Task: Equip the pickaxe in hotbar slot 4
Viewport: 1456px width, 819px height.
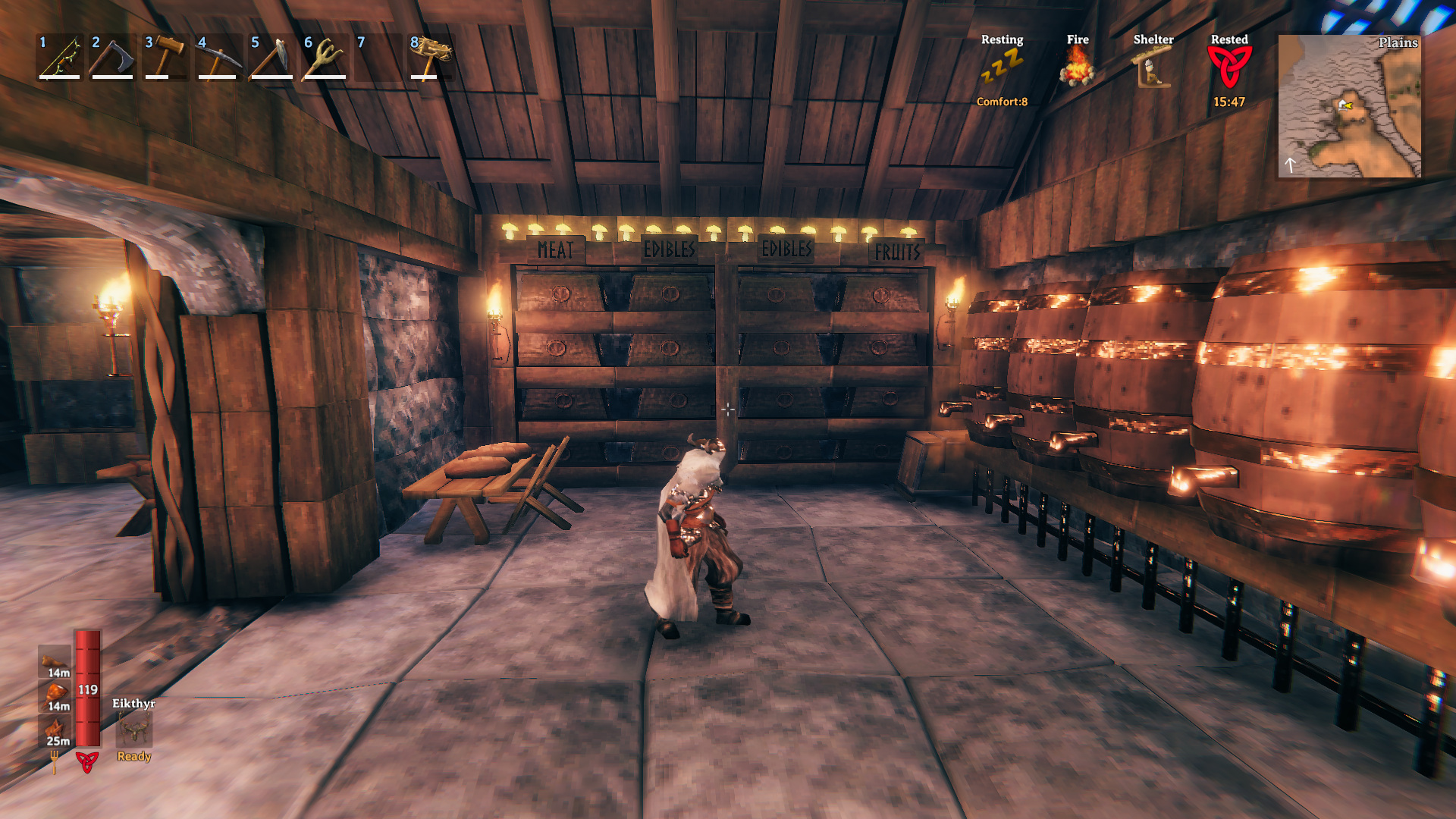Action: coord(218,58)
